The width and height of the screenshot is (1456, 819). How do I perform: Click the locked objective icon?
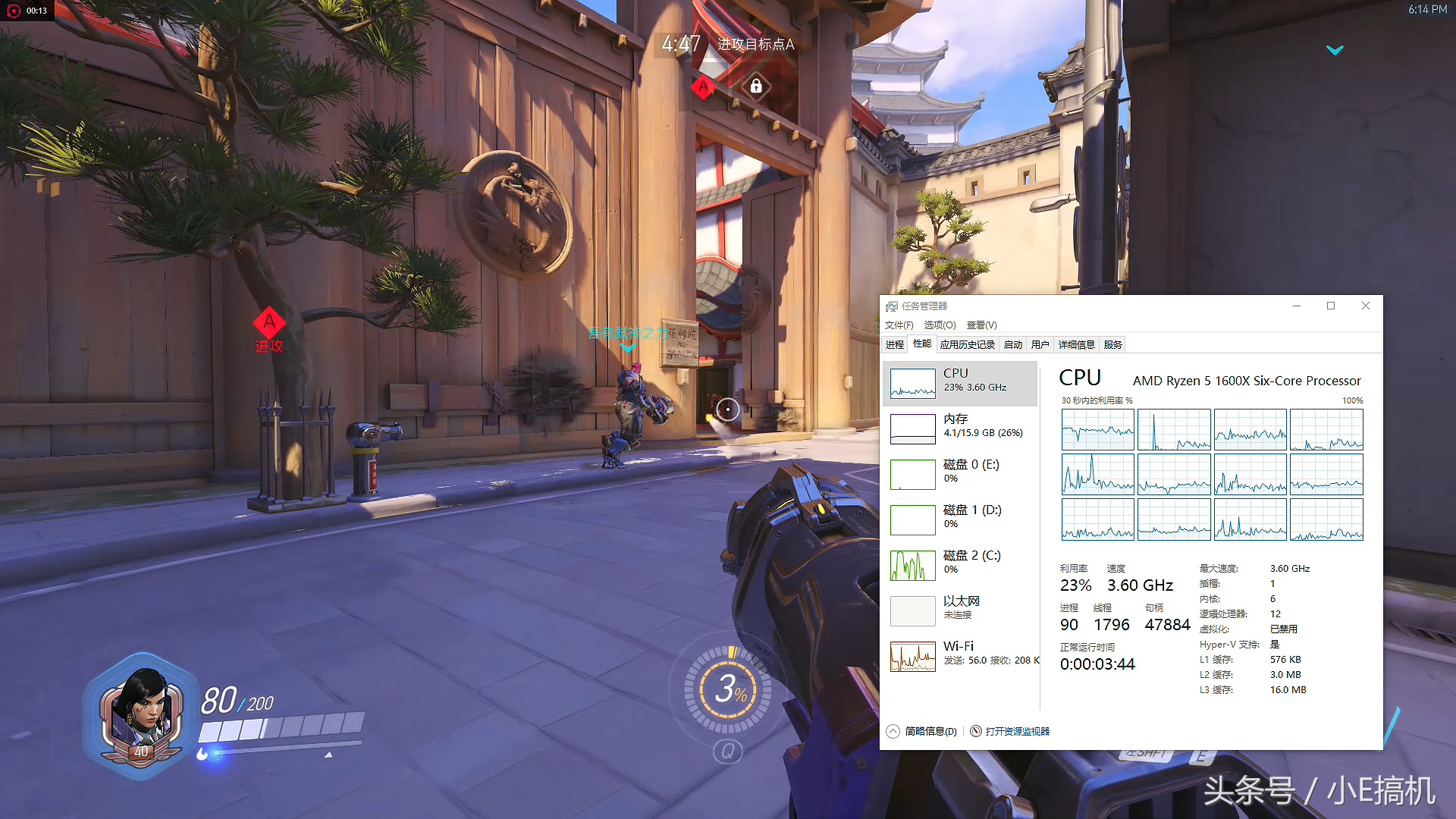pyautogui.click(x=756, y=86)
